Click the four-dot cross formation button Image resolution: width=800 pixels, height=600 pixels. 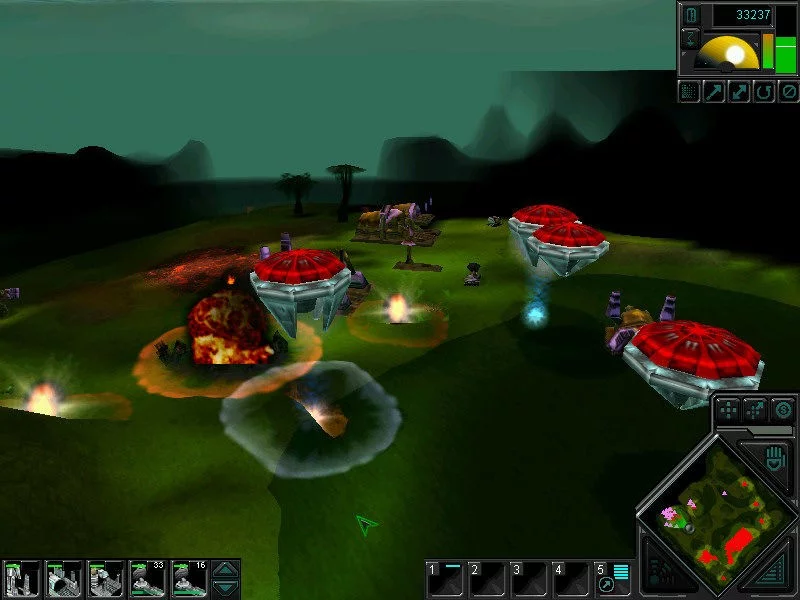tap(729, 409)
